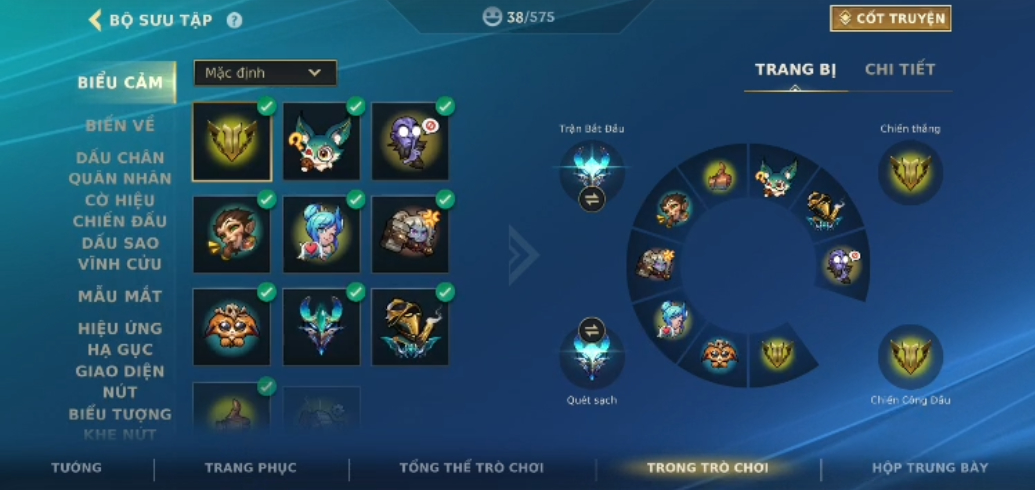The width and height of the screenshot is (1035, 490).
Task: Open the Hộp Trưng Bày tab
Action: pos(929,468)
